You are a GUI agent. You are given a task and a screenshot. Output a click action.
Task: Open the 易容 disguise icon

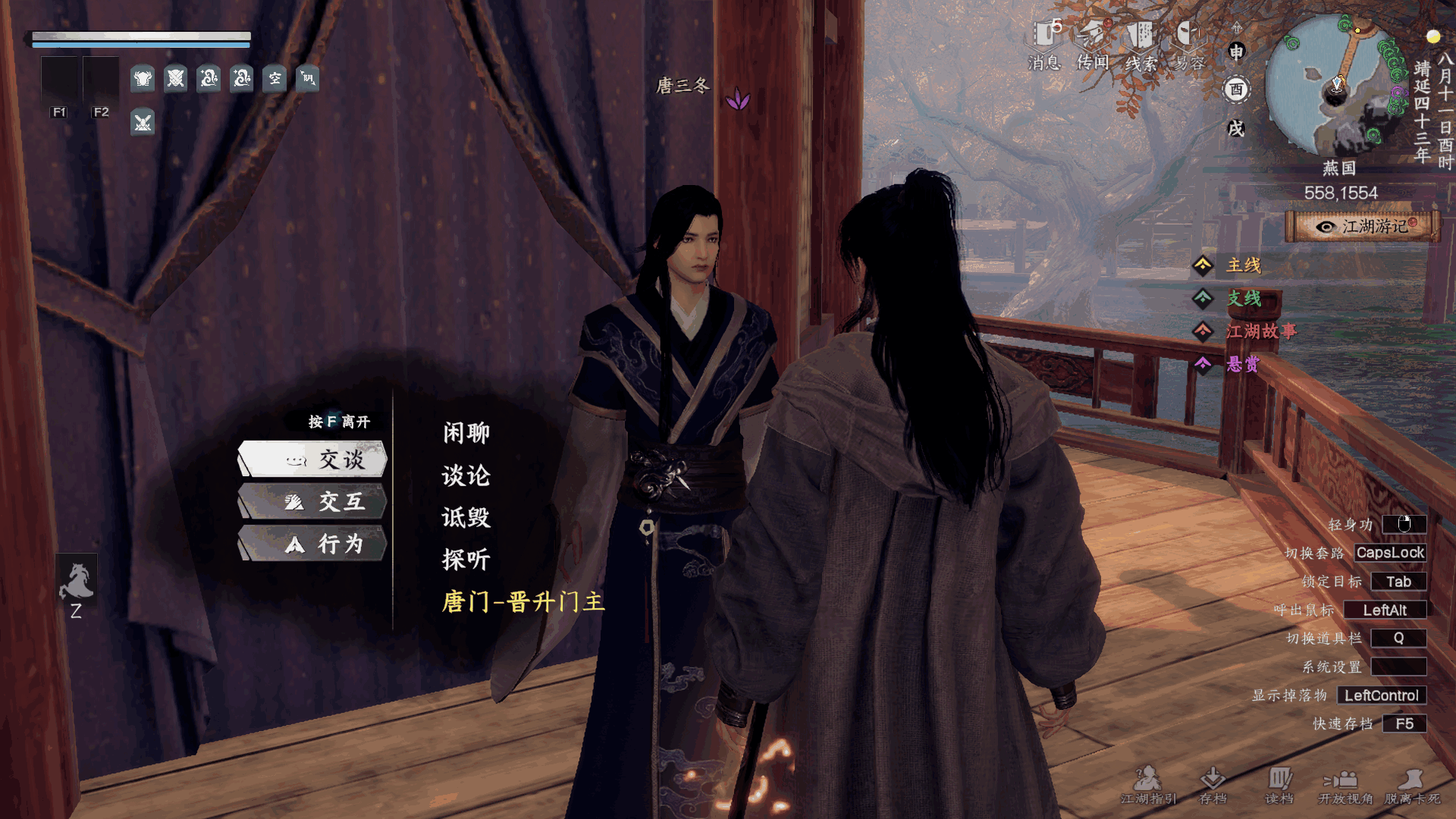click(x=1189, y=44)
